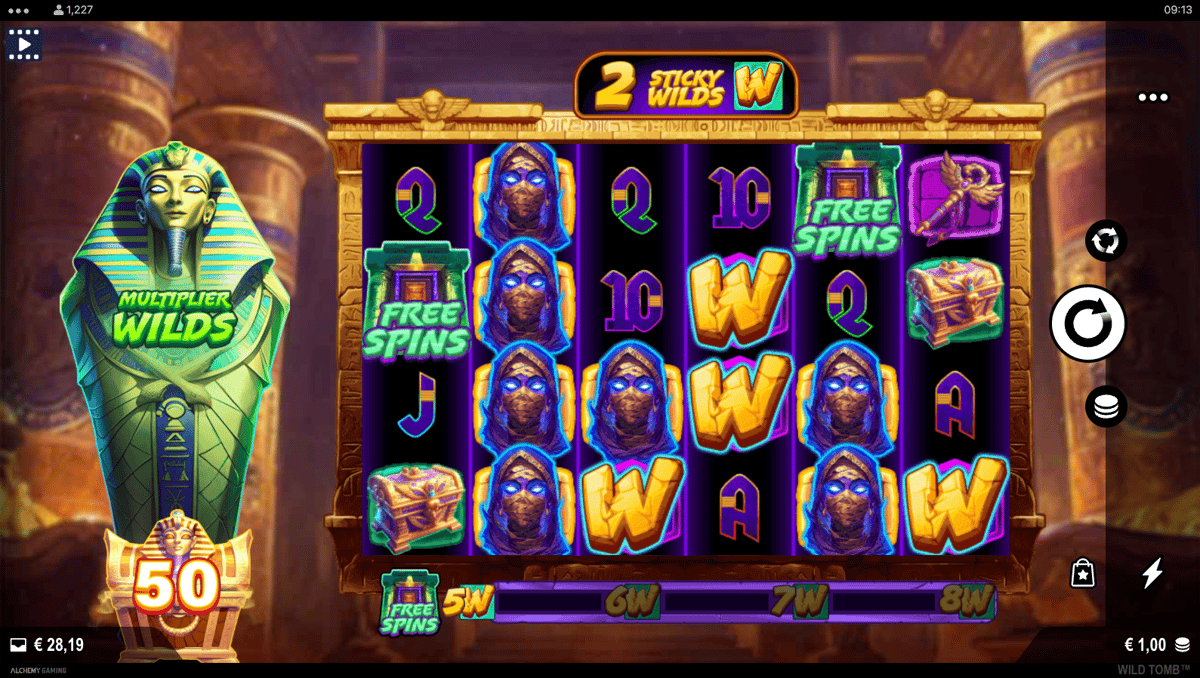Spin the reels with the round arrow button
Screen dimensions: 1200x678
(x=1087, y=323)
